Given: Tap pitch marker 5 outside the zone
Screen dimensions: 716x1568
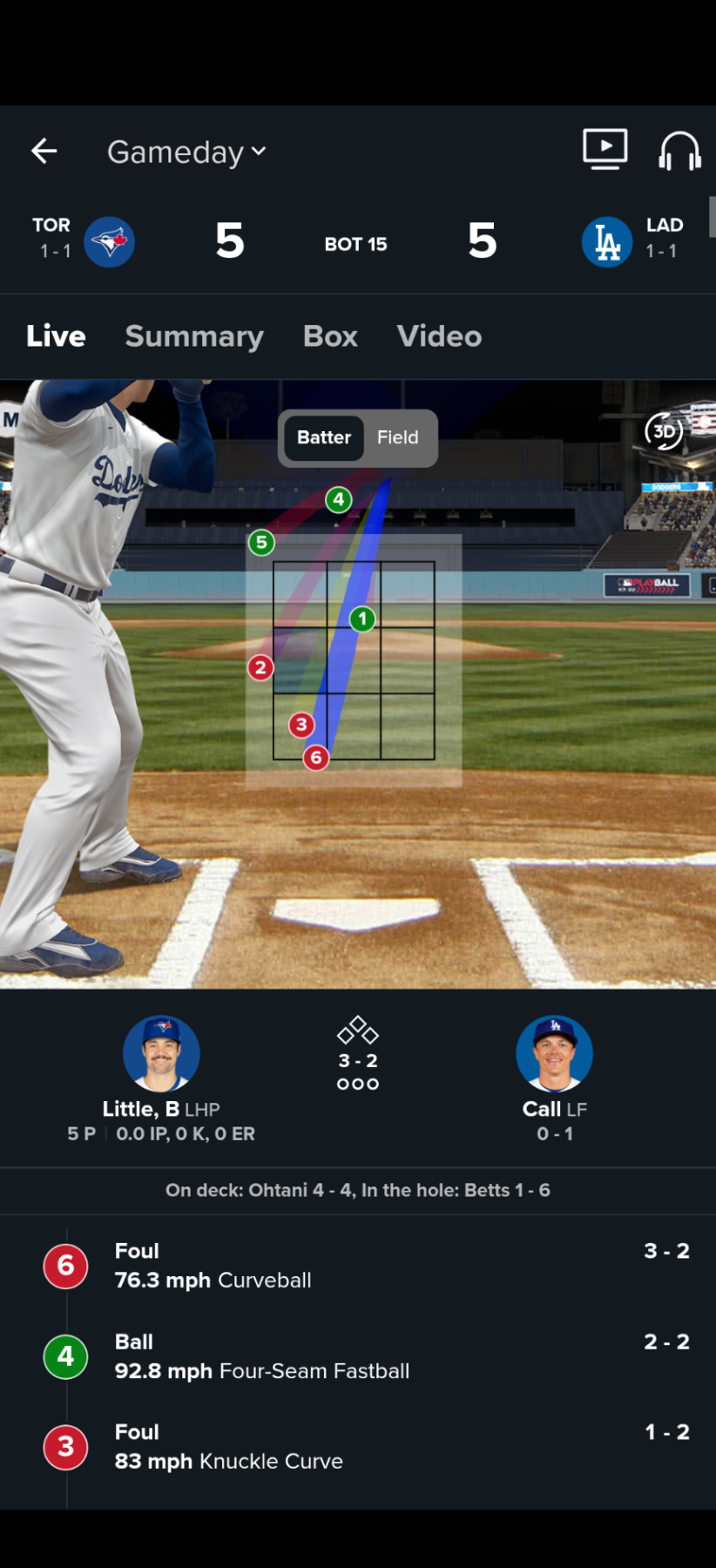Looking at the screenshot, I should (x=261, y=543).
